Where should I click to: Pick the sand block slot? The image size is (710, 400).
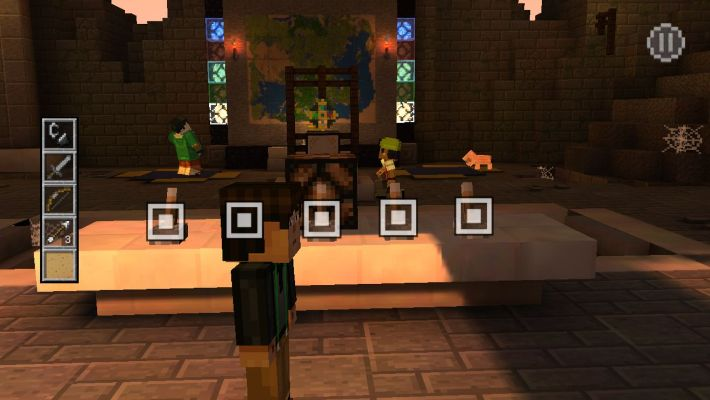click(x=59, y=265)
